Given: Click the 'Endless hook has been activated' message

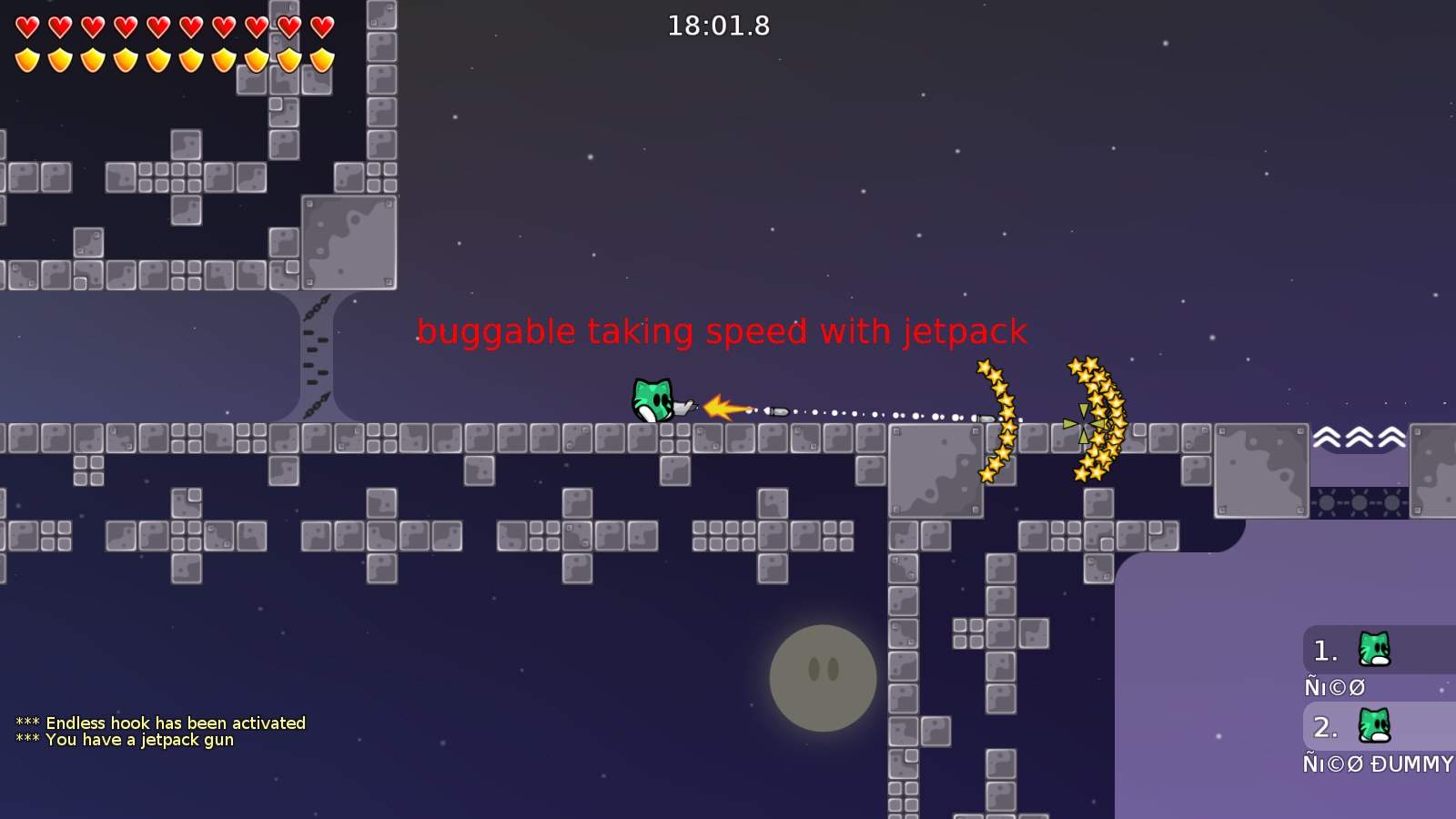Looking at the screenshot, I should pos(160,723).
